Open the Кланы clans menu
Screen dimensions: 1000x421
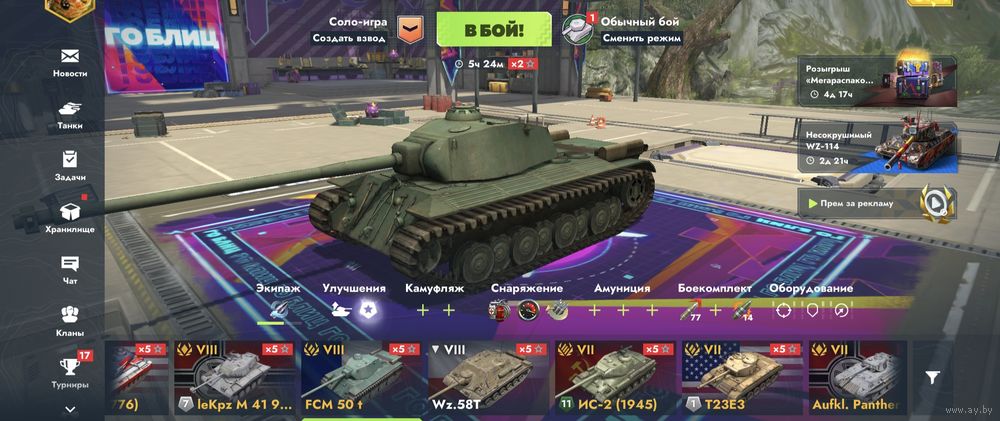[70, 321]
